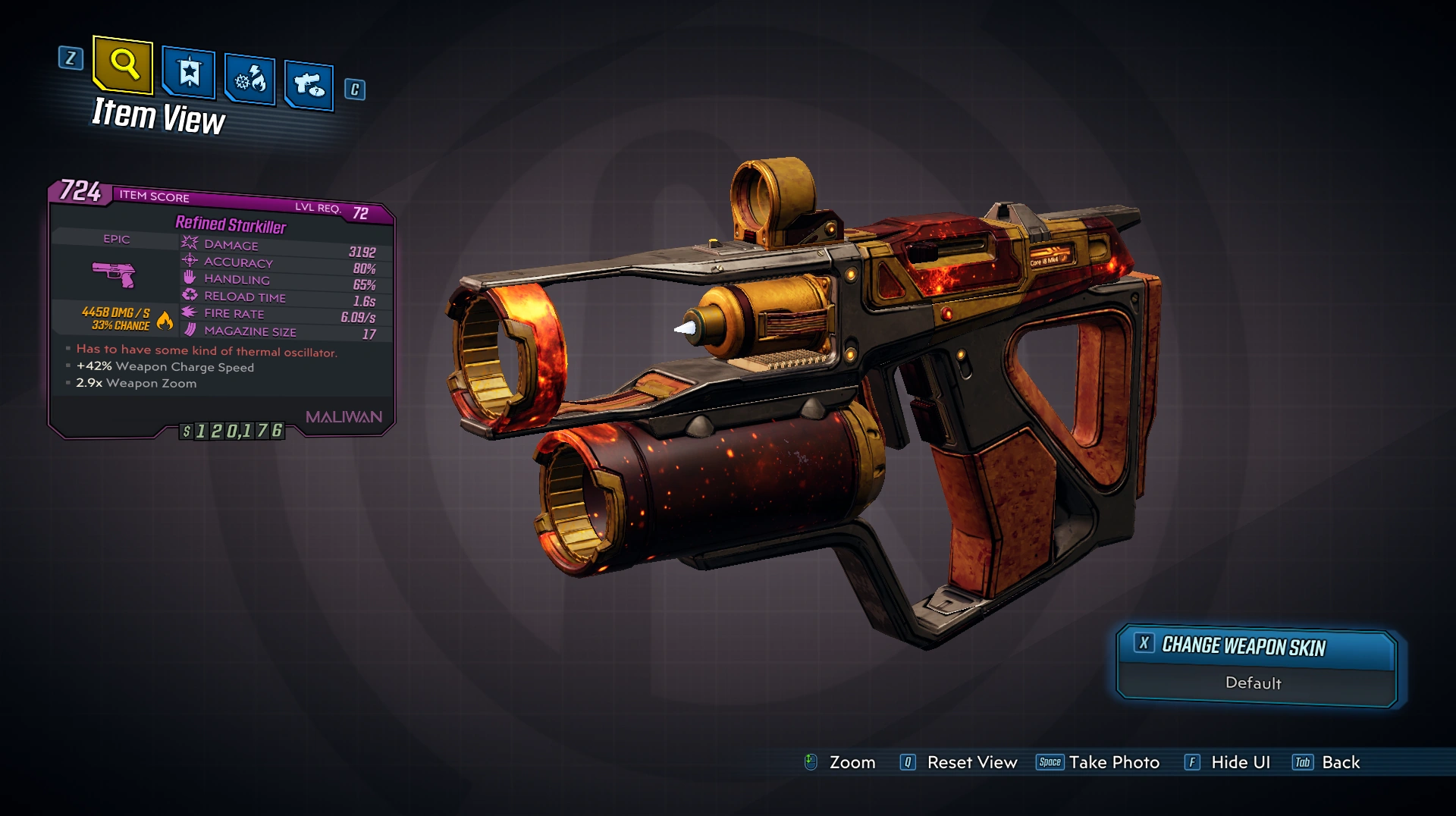Click the Change Weapon Skin button
This screenshot has height=816, width=1456.
1256,646
